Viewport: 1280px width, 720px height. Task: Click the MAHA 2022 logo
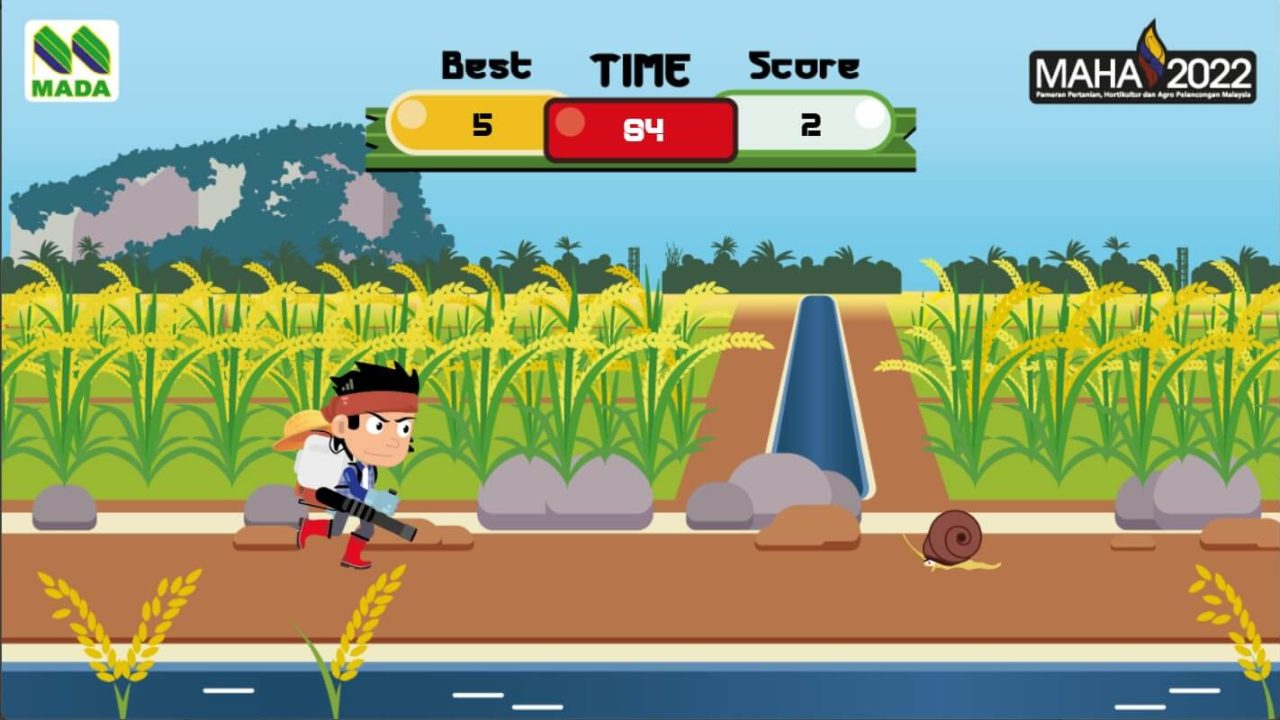click(1142, 68)
